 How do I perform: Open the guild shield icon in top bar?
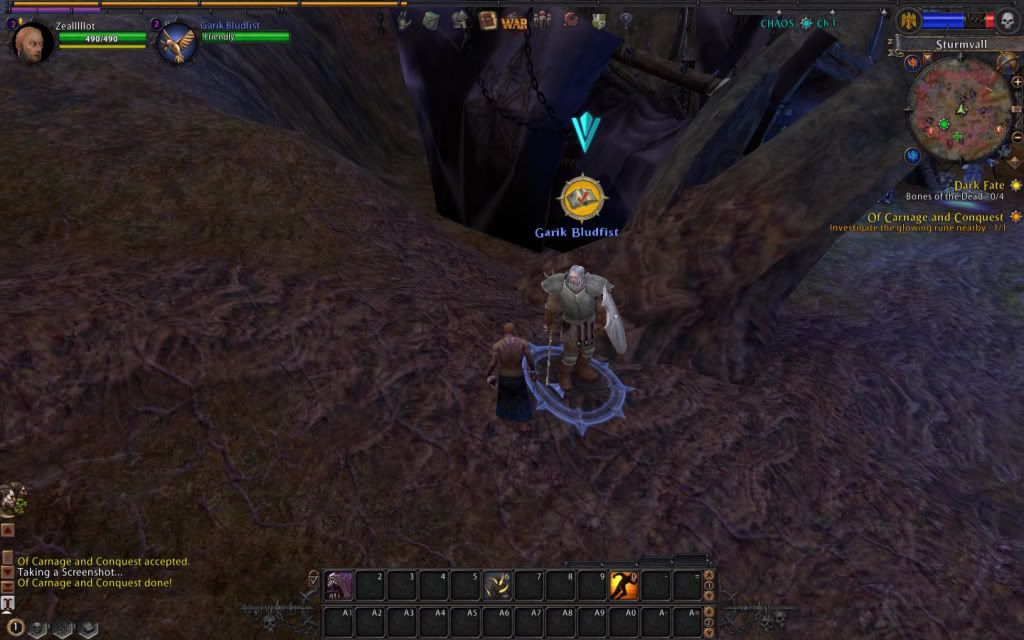(x=598, y=20)
